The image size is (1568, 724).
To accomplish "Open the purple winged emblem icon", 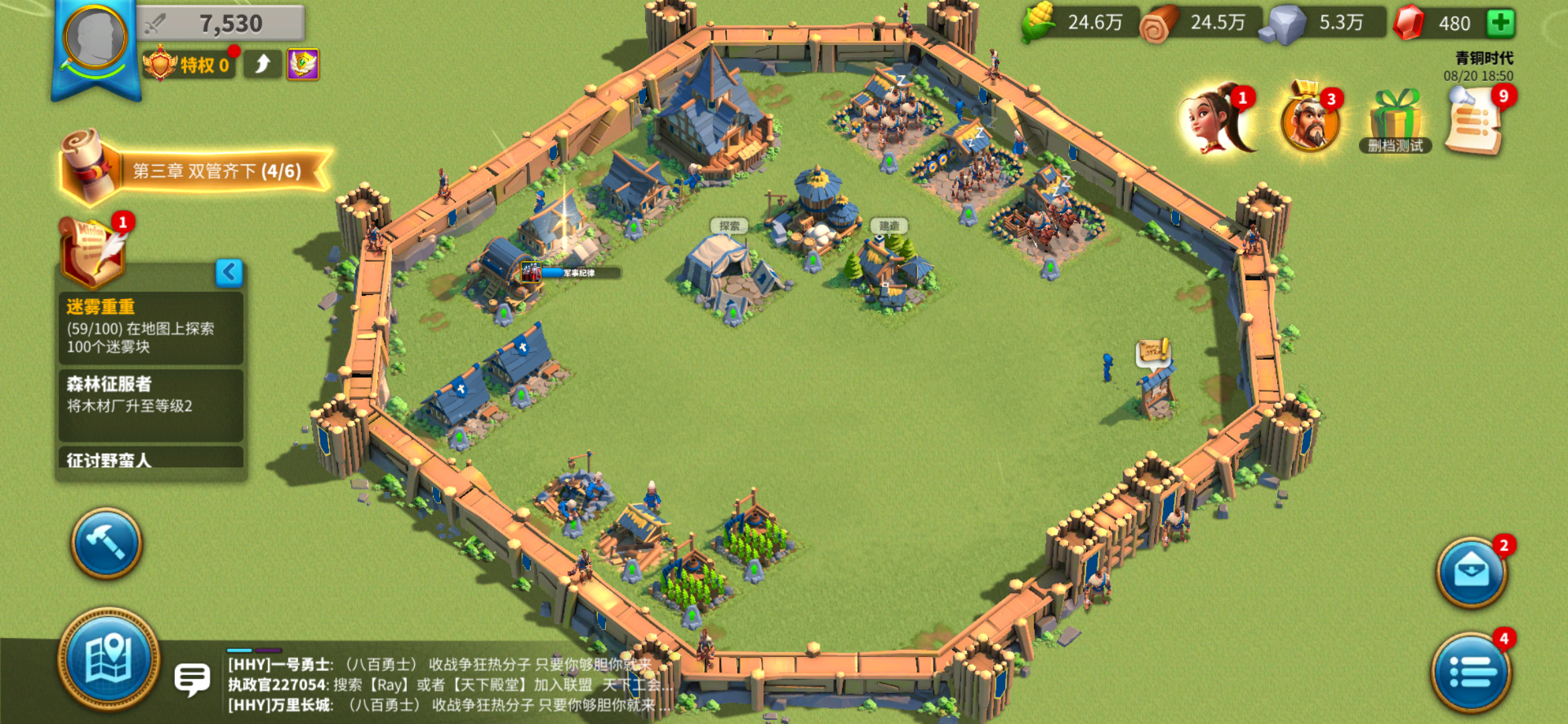I will 303,64.
